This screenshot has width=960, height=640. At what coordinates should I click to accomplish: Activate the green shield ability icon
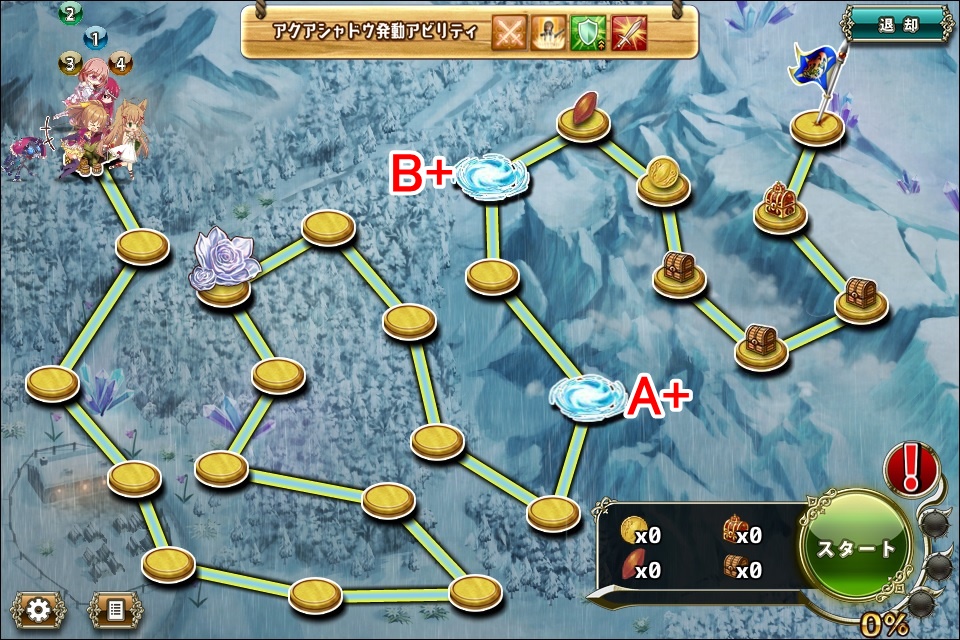point(588,33)
